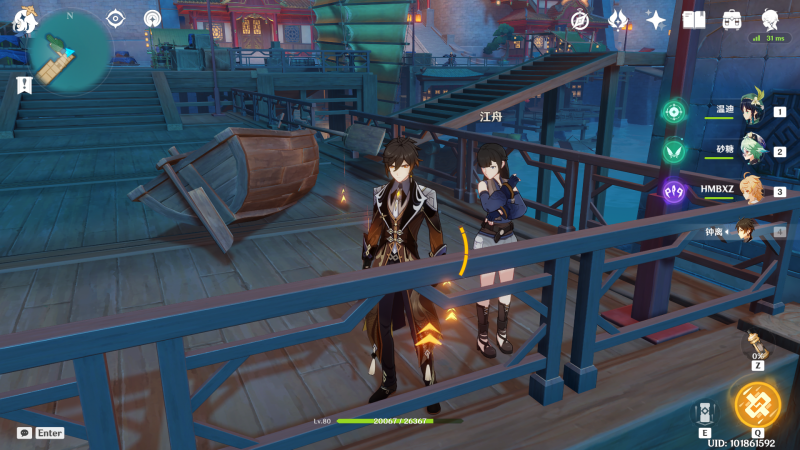Image resolution: width=800 pixels, height=450 pixels.
Task: Open the chat speech bubble
Action: (24, 433)
